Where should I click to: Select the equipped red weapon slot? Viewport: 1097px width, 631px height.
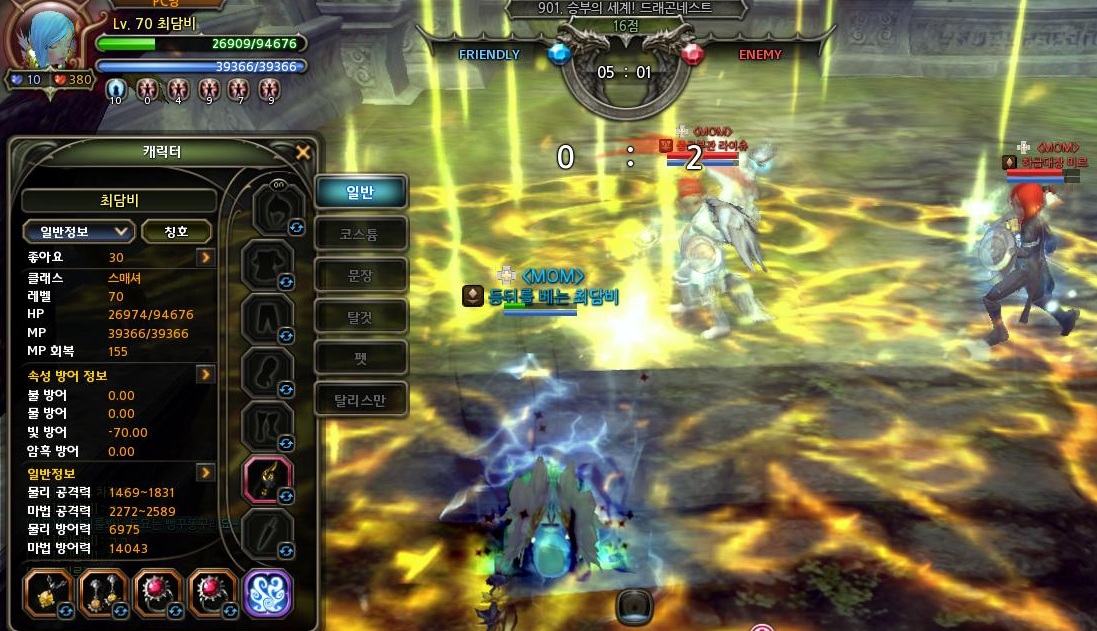268,479
